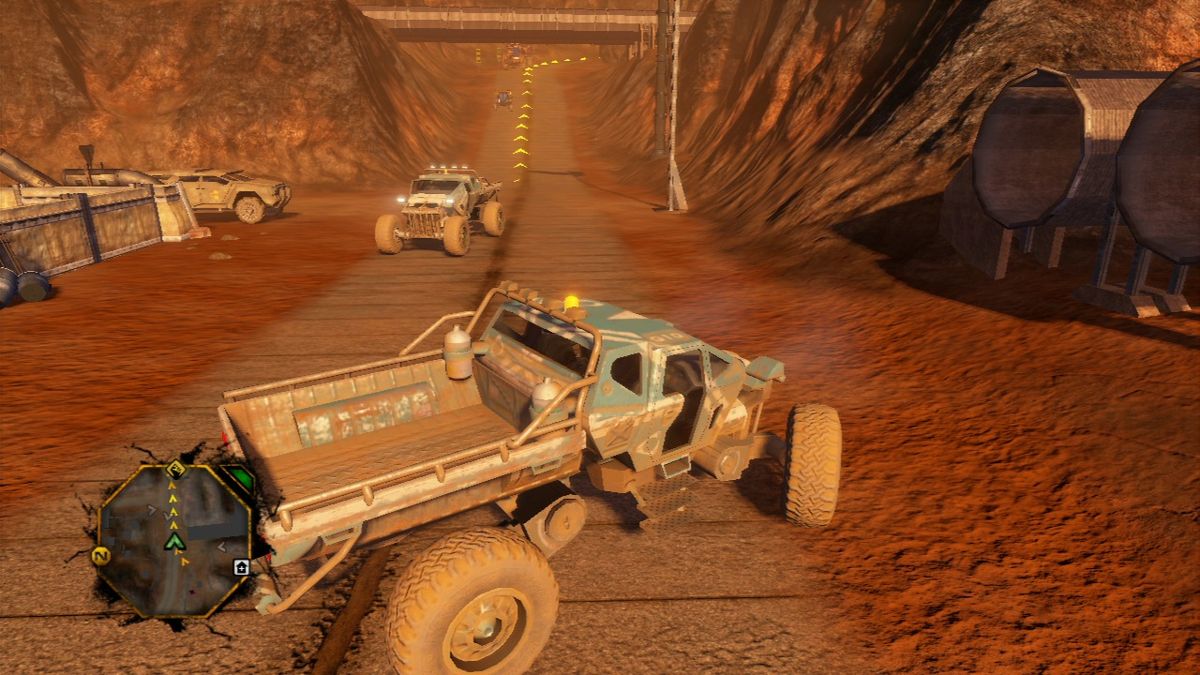
Task: Click the north compass marker on the minimap
Action: 102,556
